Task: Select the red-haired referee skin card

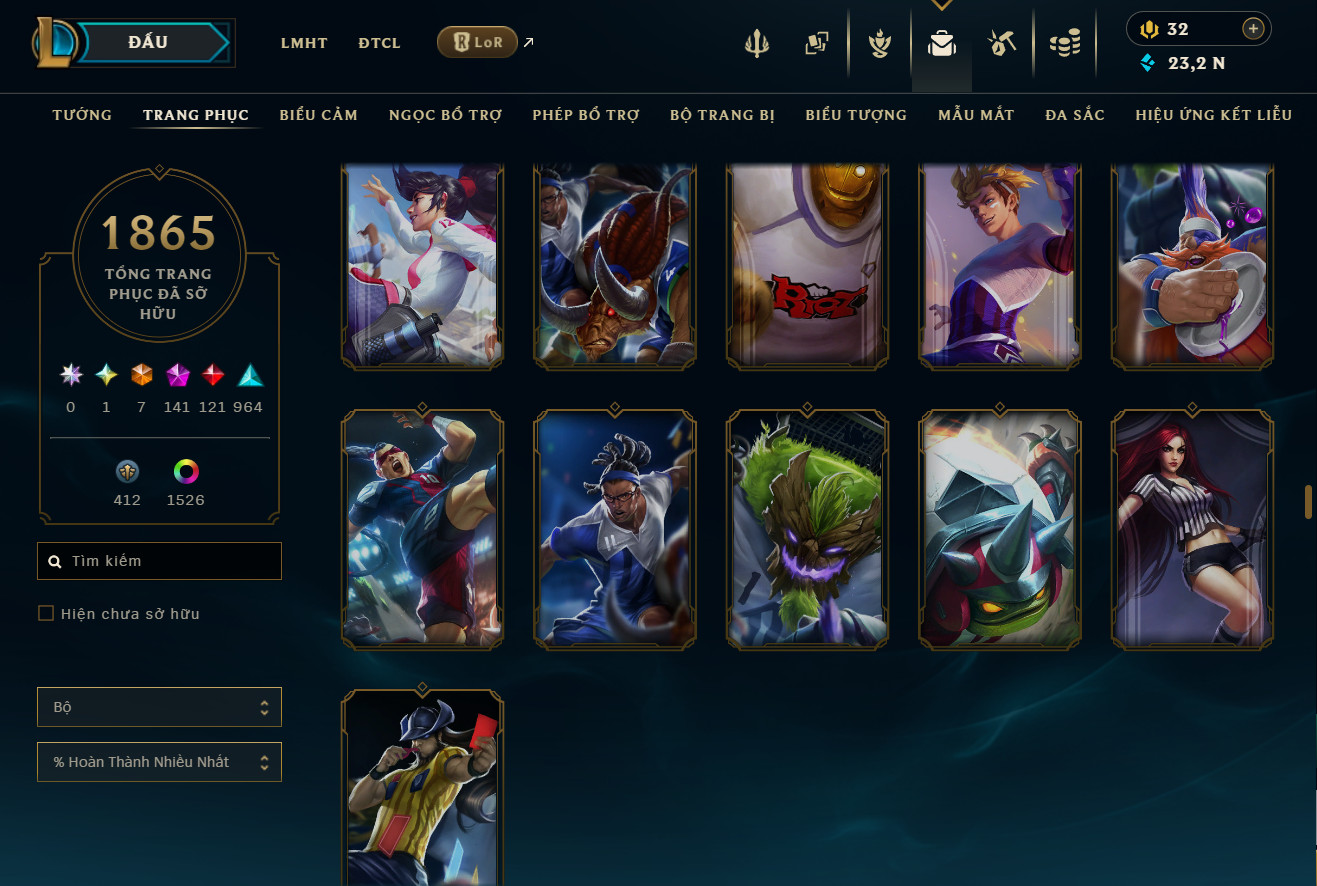Action: 1192,529
